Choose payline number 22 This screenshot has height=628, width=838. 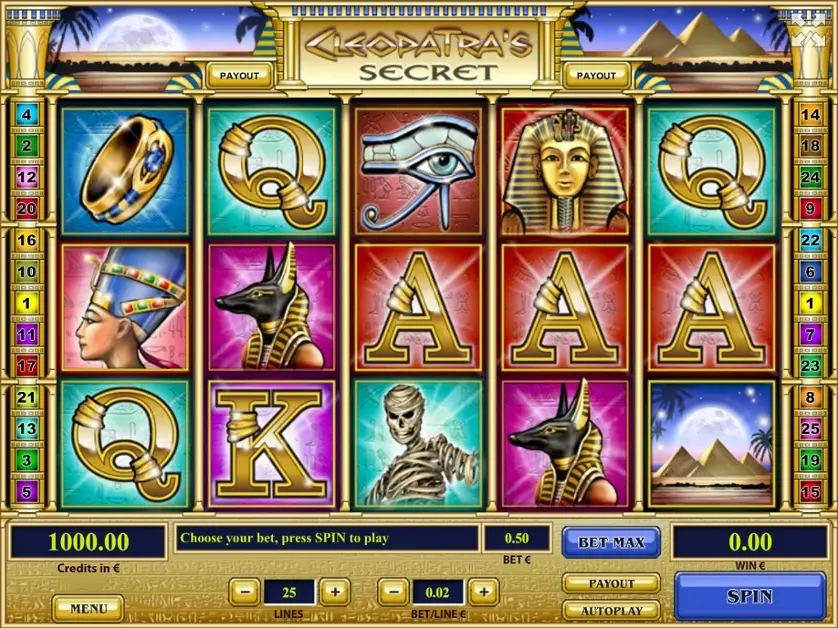[809, 240]
